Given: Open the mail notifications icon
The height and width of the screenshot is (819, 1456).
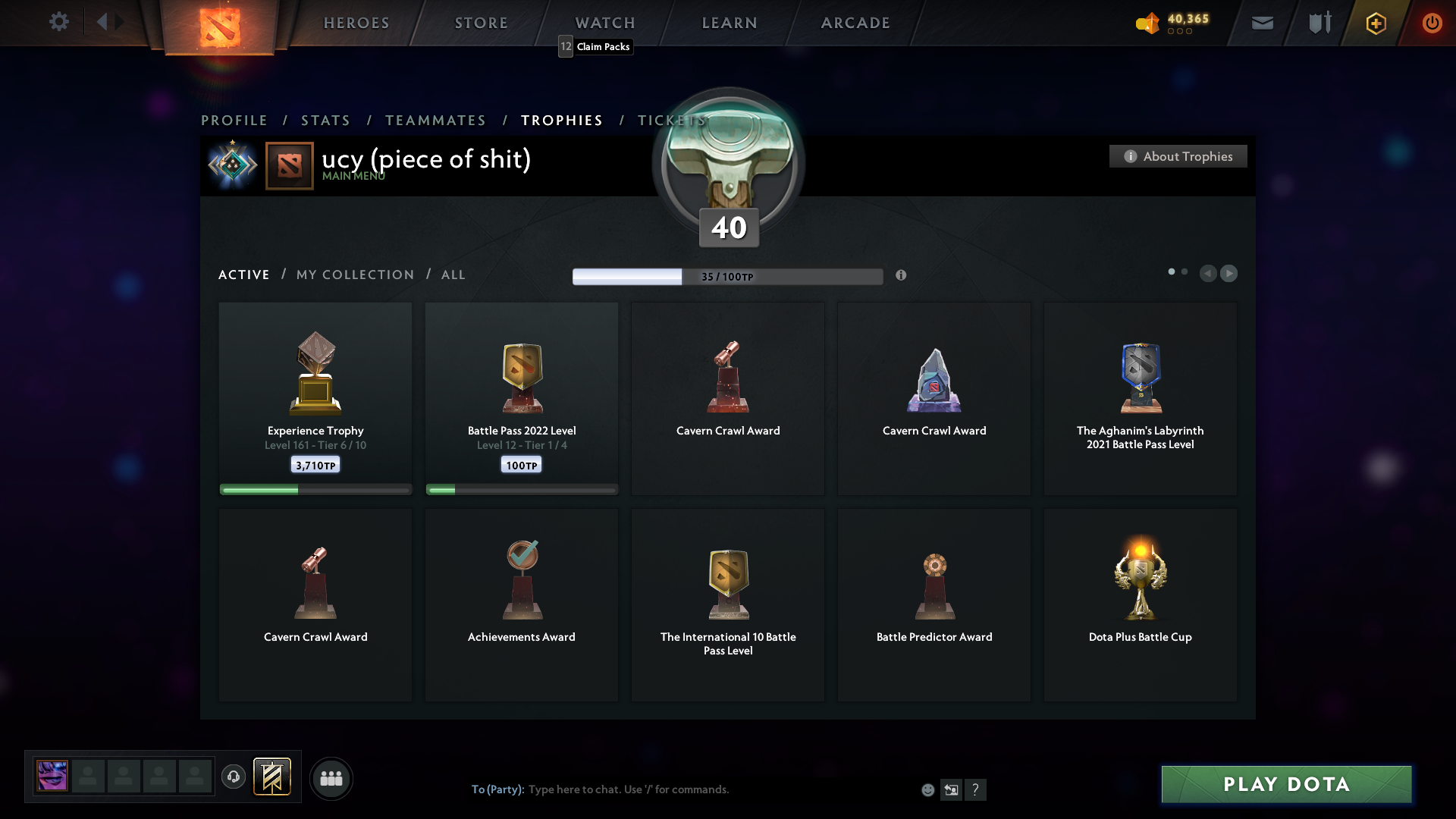Looking at the screenshot, I should click(x=1262, y=23).
